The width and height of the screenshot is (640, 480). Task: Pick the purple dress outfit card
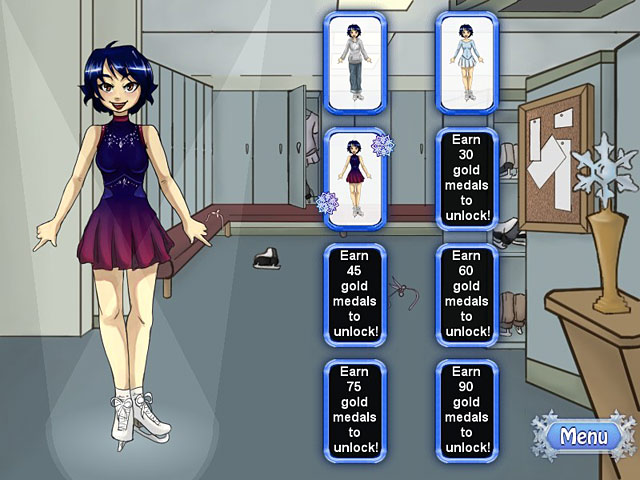(x=355, y=178)
